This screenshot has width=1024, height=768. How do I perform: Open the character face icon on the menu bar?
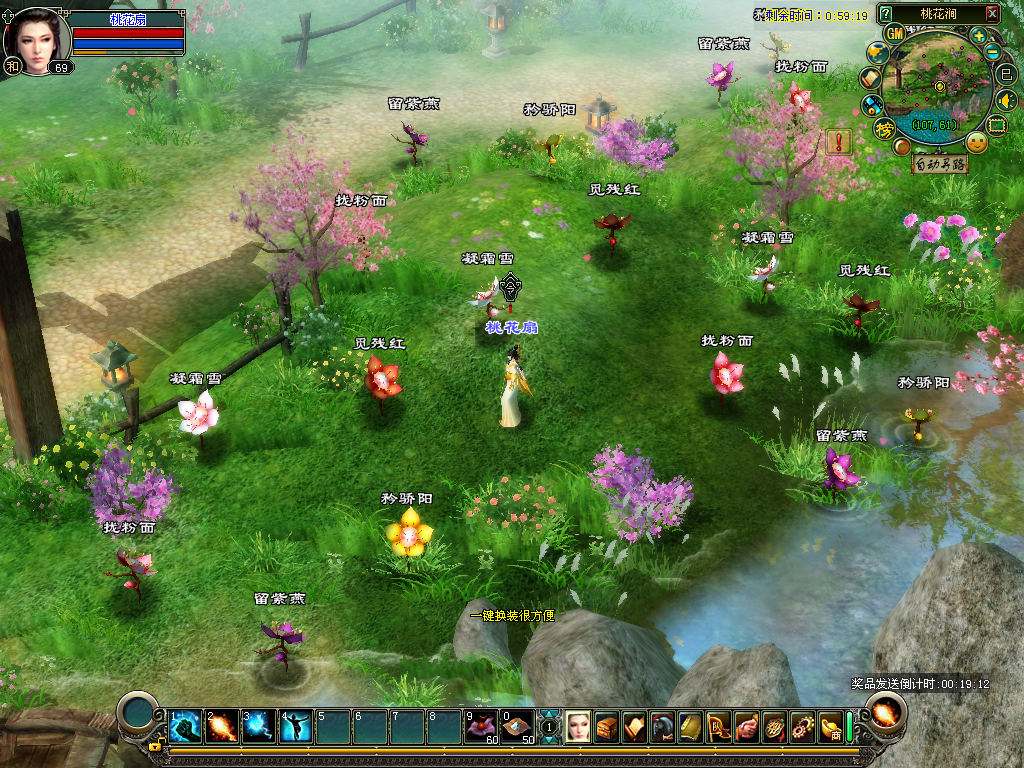tap(578, 727)
